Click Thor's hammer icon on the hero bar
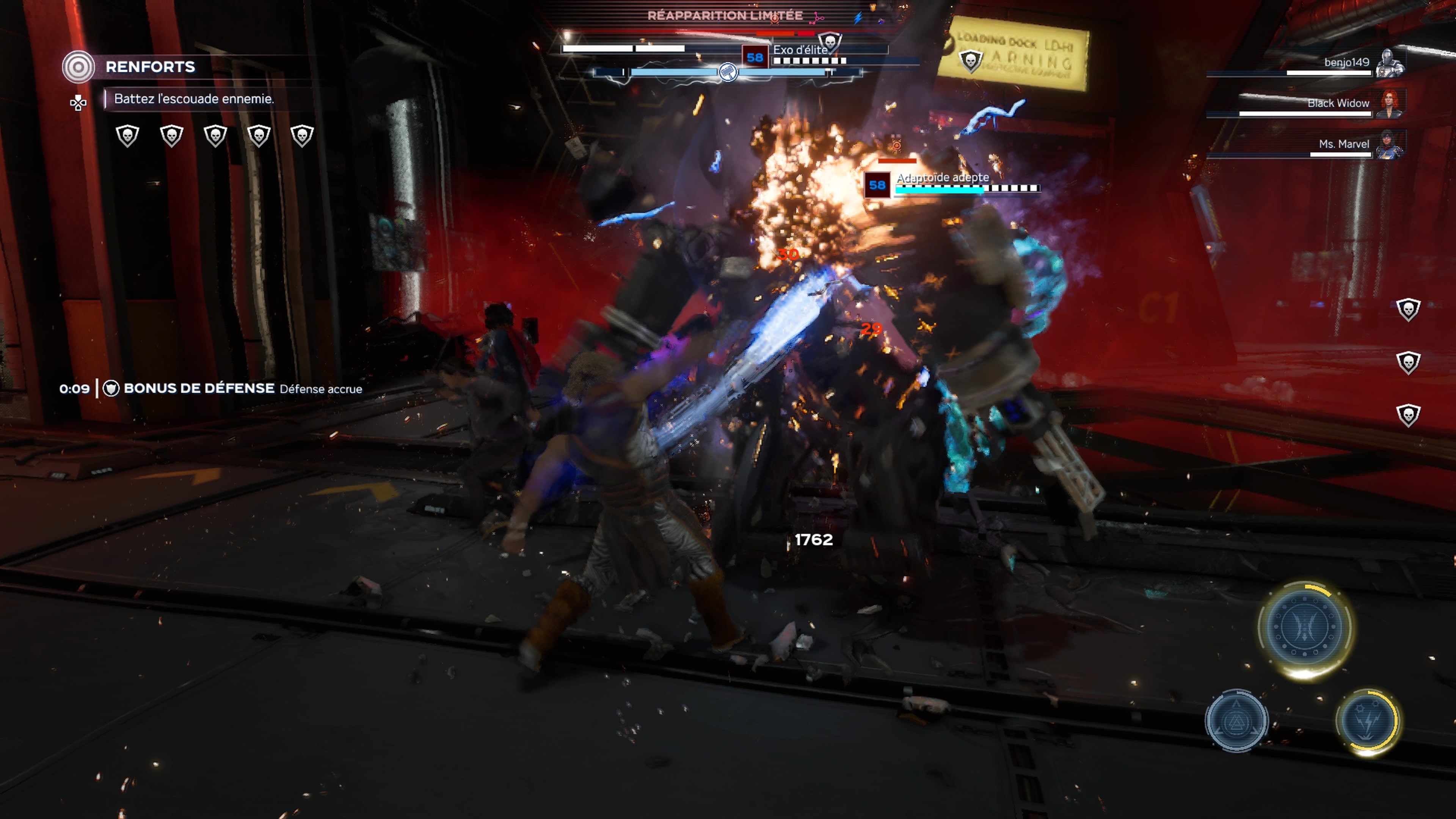Screen dimensions: 1456x819 (x=728, y=72)
